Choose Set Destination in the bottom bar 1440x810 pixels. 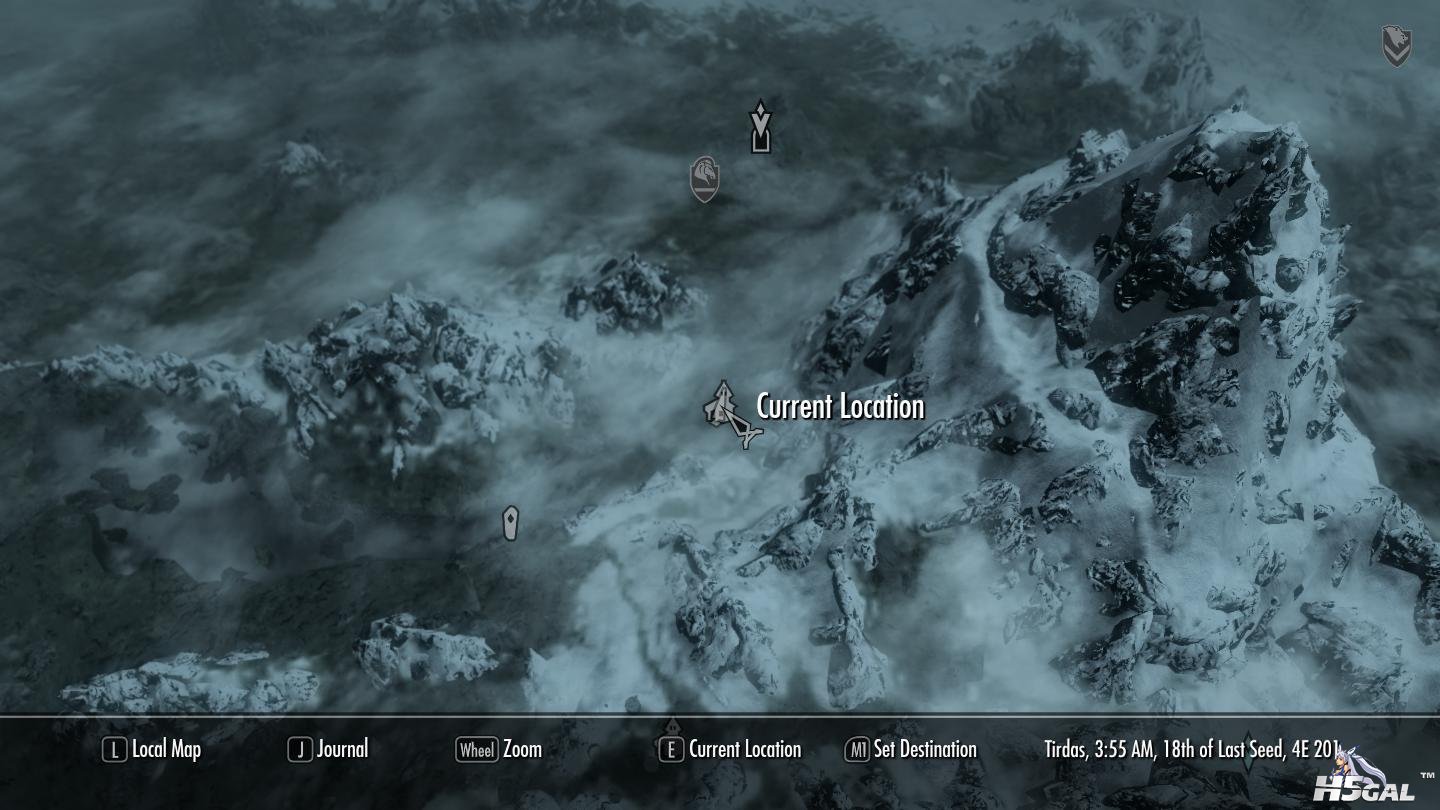coord(911,749)
